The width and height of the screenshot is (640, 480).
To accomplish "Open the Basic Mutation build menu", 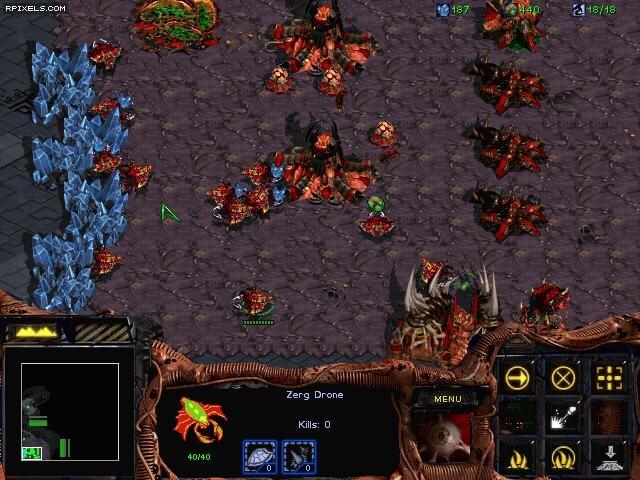I will [518, 458].
